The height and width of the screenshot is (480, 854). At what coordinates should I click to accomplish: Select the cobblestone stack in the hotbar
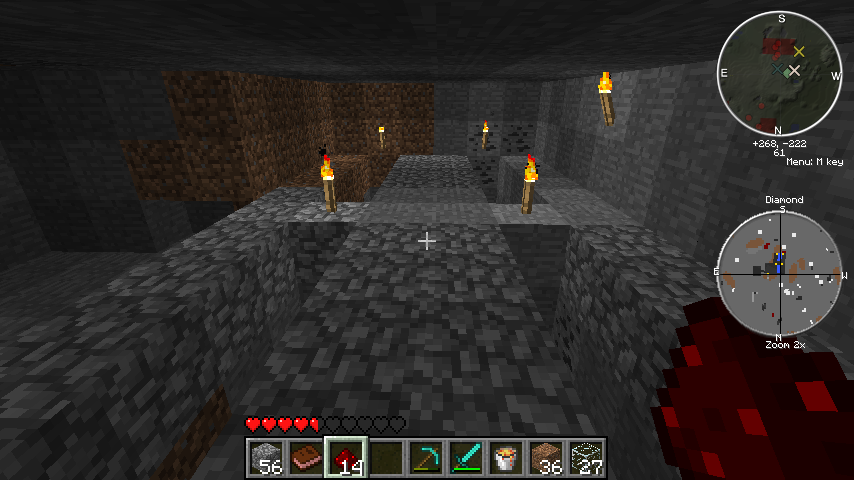point(266,458)
